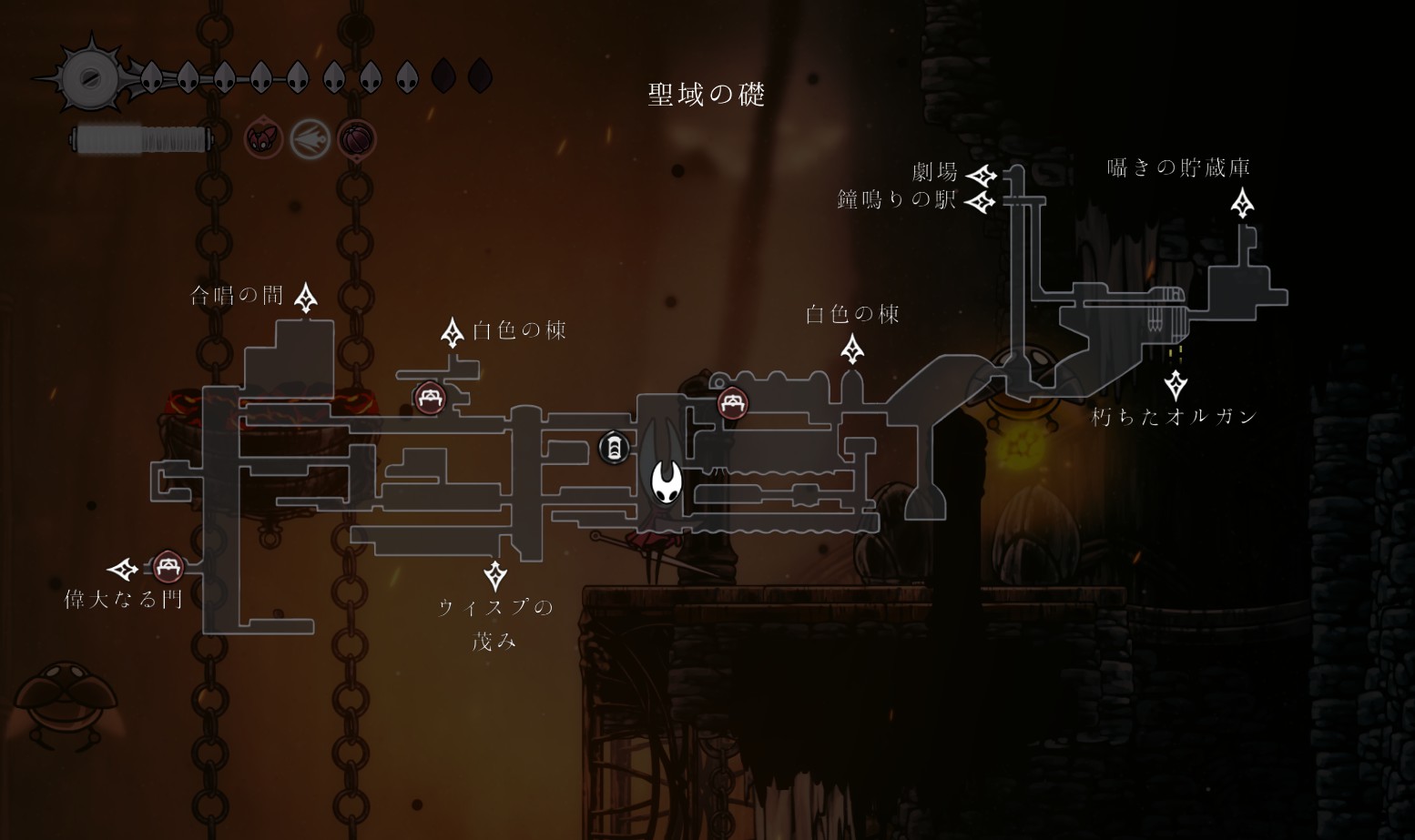
Task: Select the black tower fast-travel map marker
Action: pos(614,448)
